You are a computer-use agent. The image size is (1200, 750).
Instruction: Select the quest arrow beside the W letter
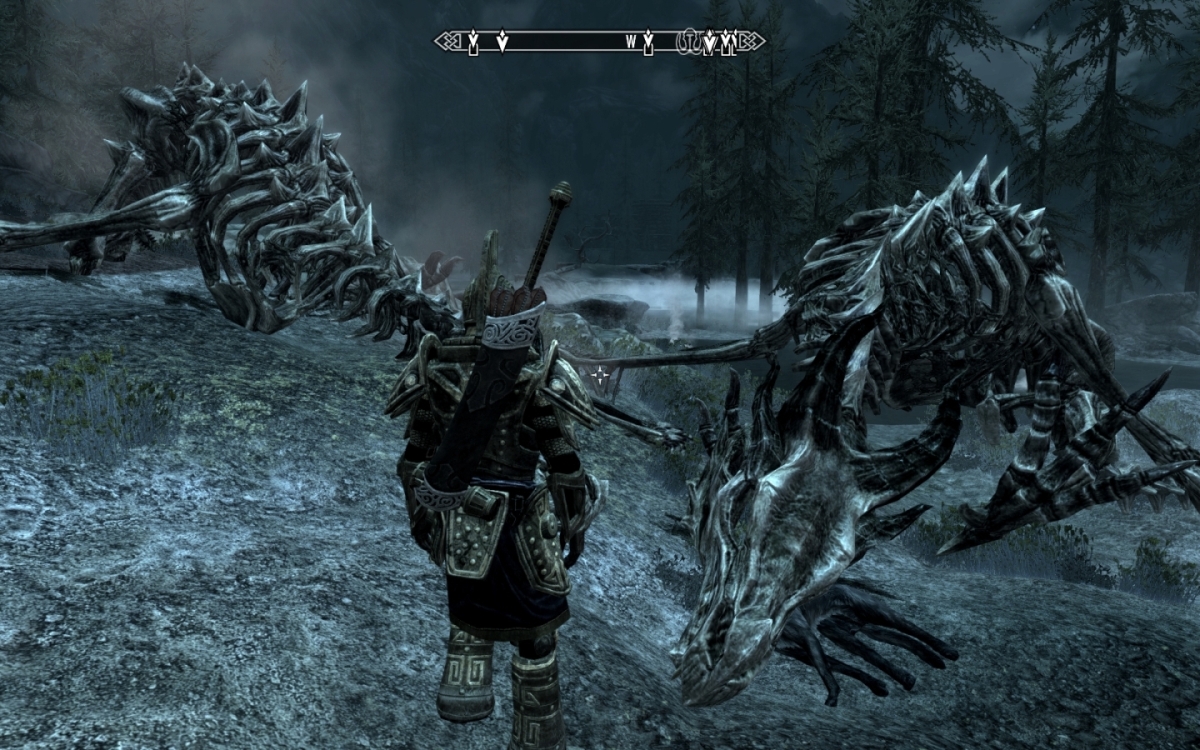tap(648, 42)
